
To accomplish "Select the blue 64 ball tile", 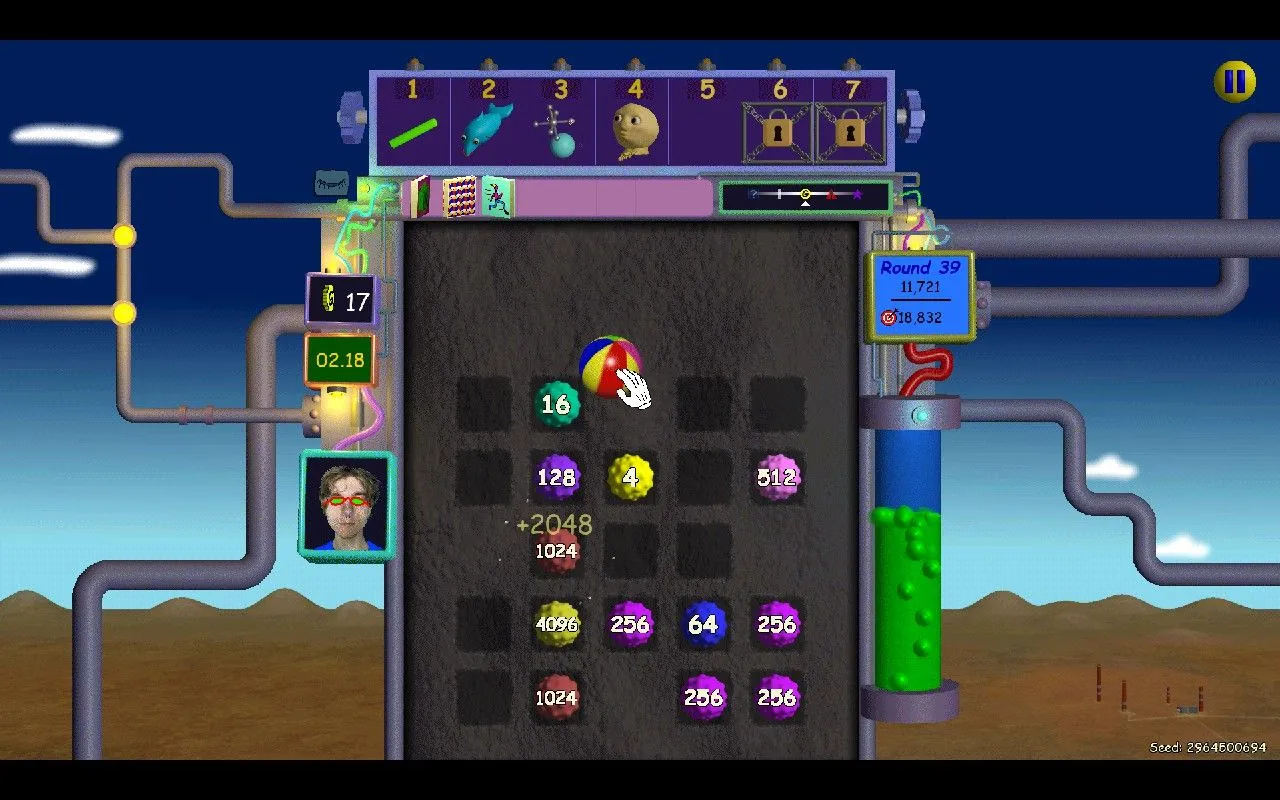I will [703, 624].
